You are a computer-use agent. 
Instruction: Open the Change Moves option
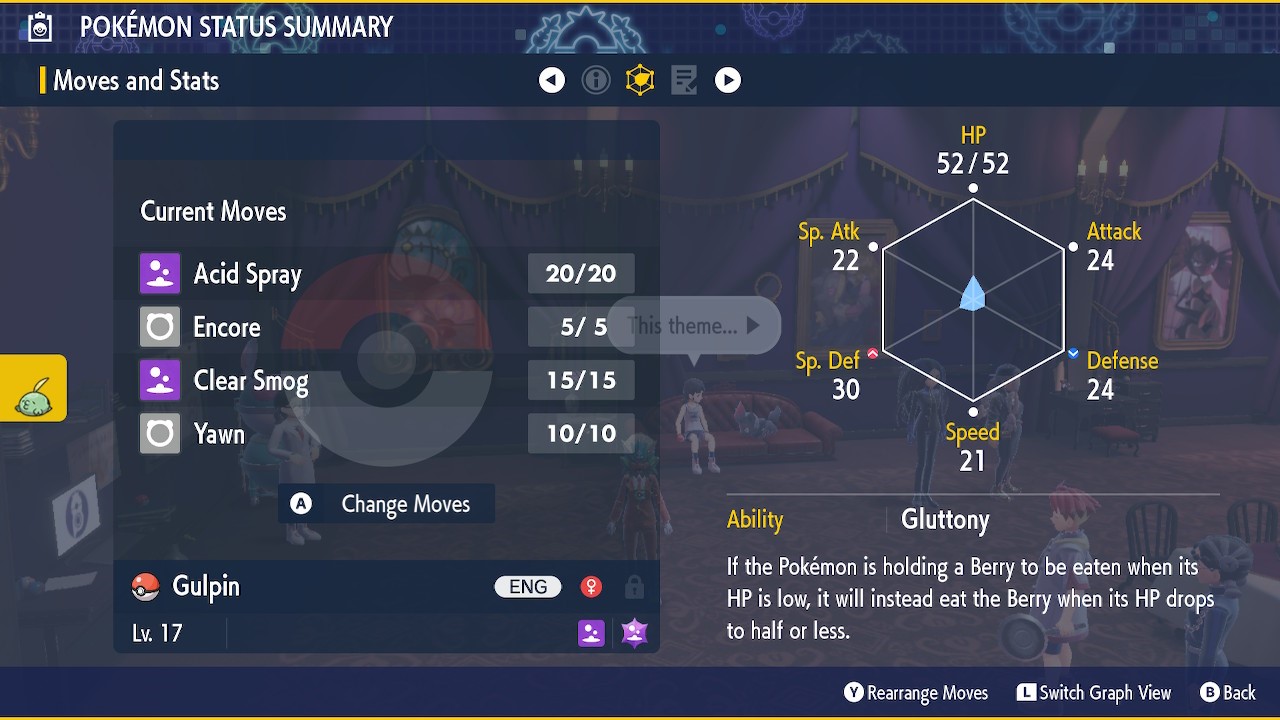(387, 504)
